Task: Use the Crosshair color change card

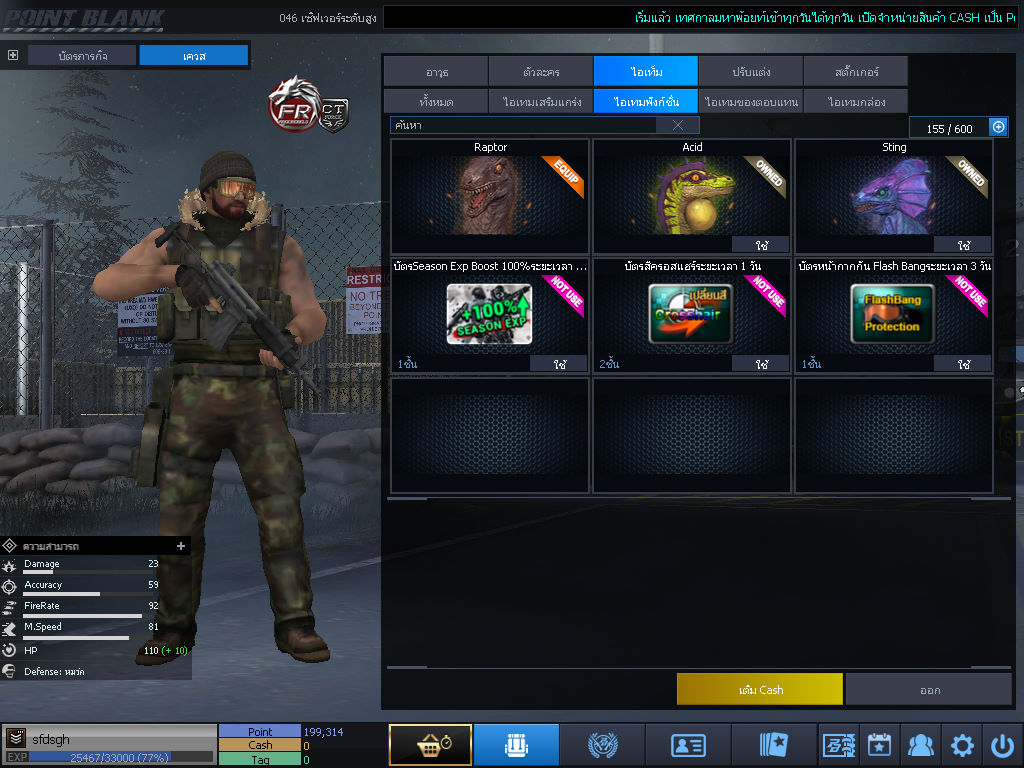Action: click(761, 364)
